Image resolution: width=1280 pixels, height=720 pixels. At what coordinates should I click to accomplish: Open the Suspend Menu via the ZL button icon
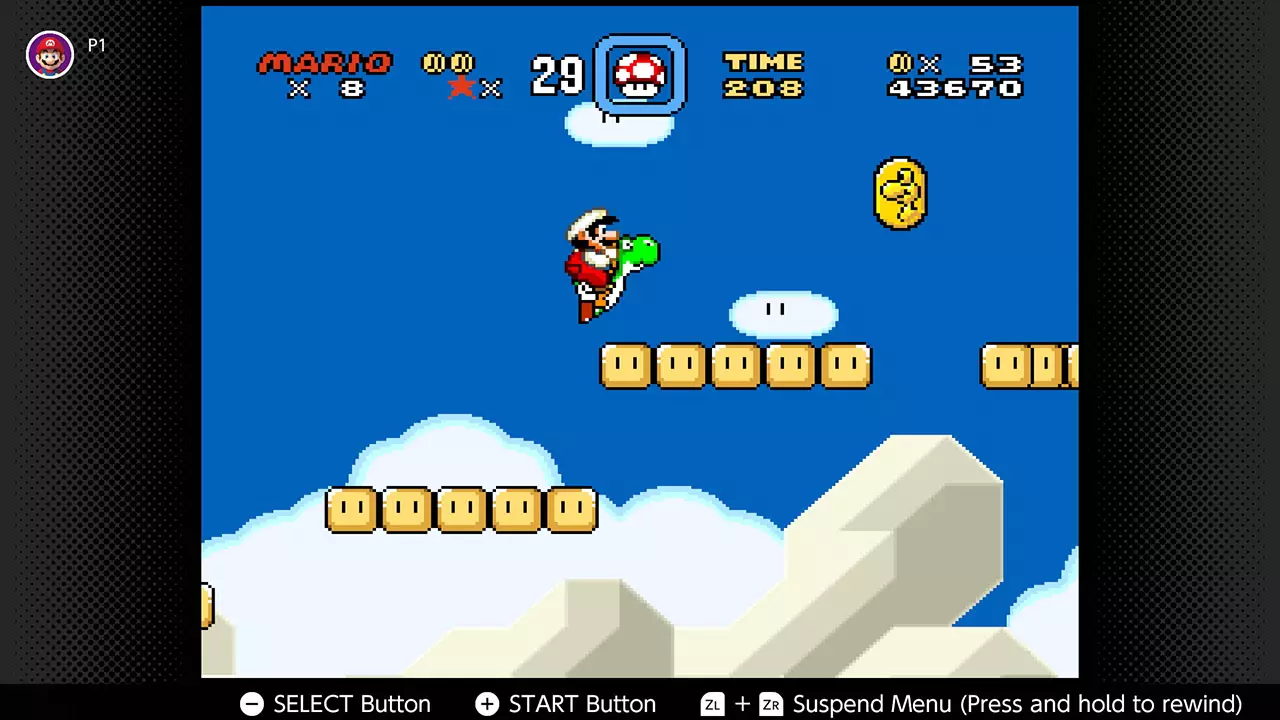712,704
